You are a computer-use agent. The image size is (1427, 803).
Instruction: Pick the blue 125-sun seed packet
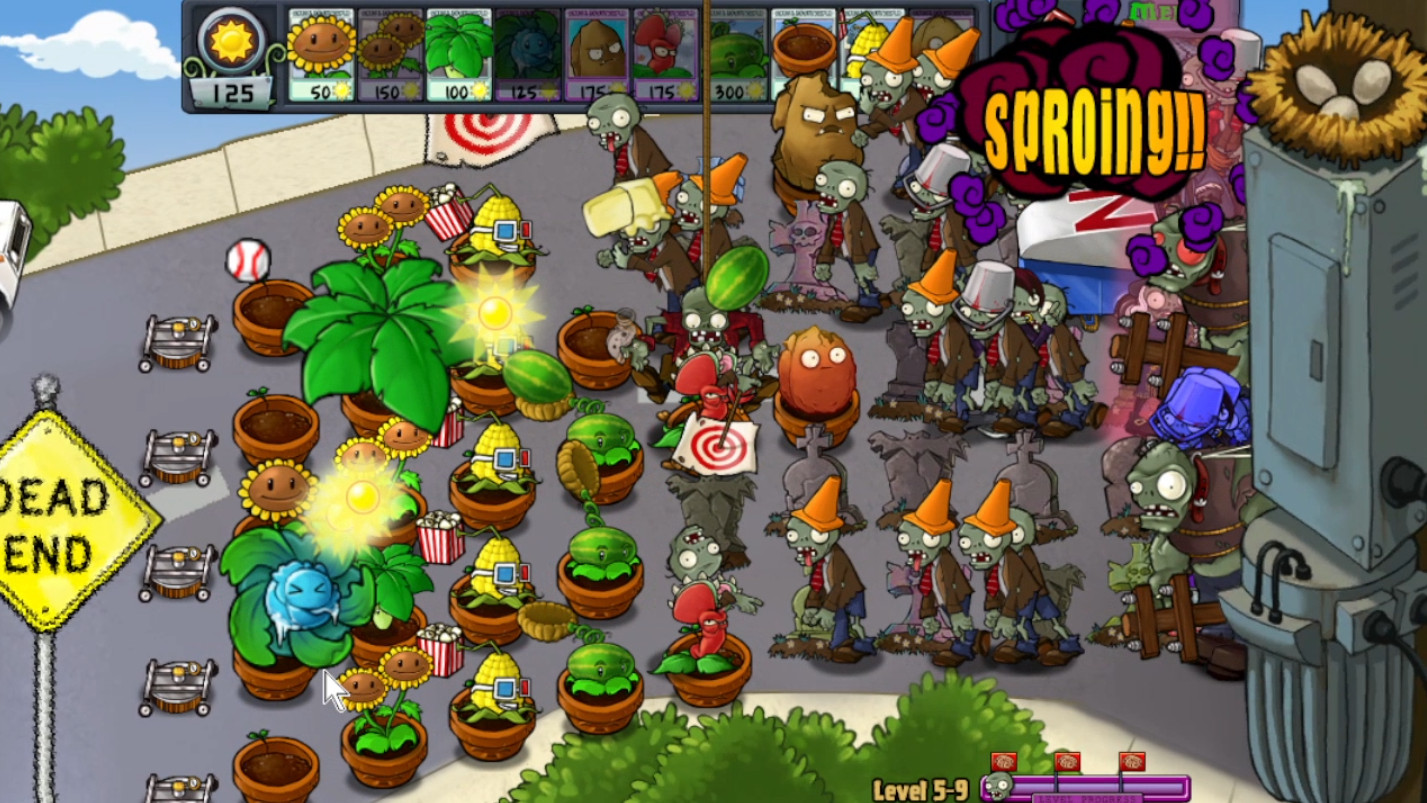tap(525, 55)
